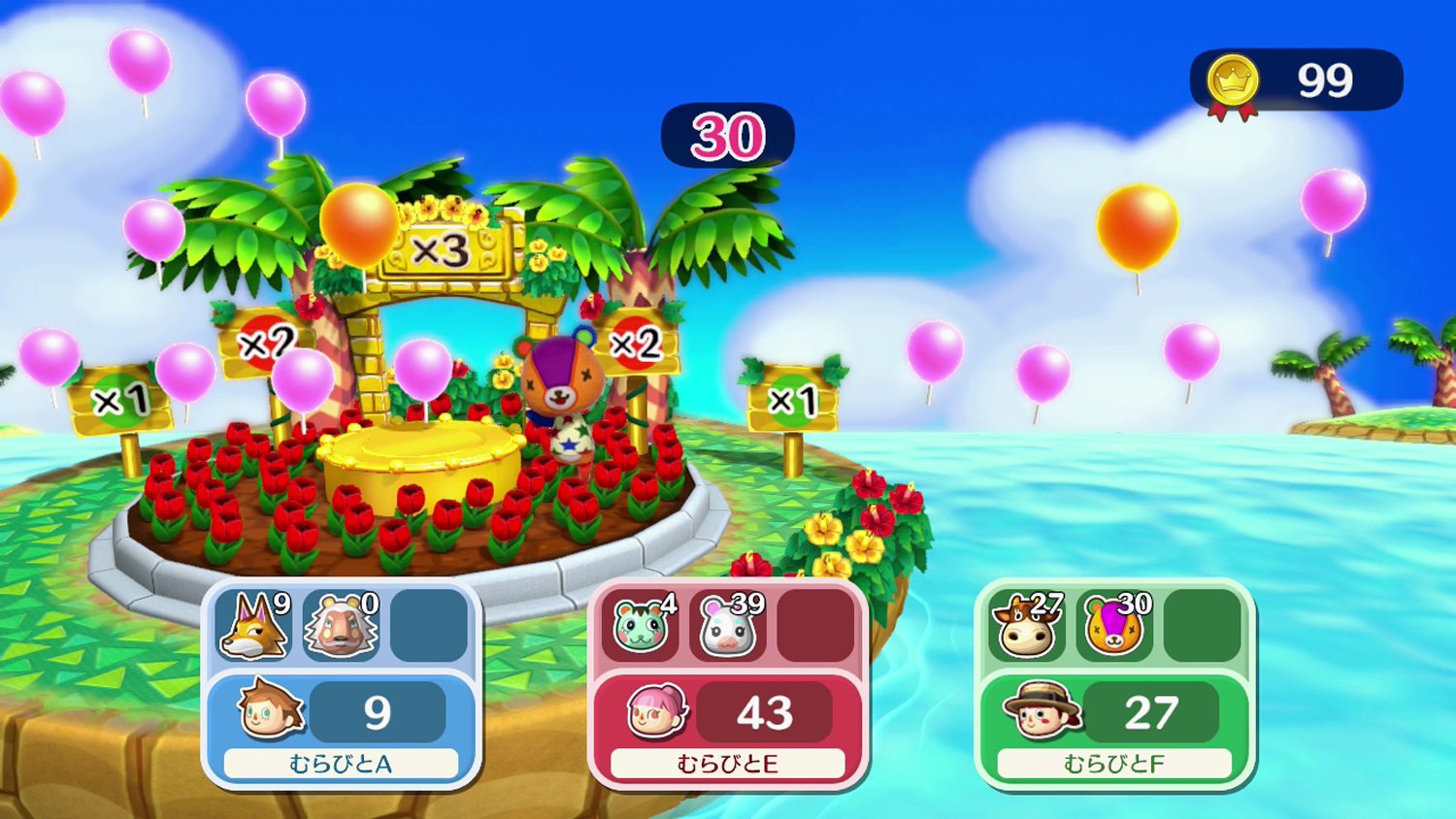Select the brown bull villager card
The image size is (1456, 819).
click(1028, 626)
